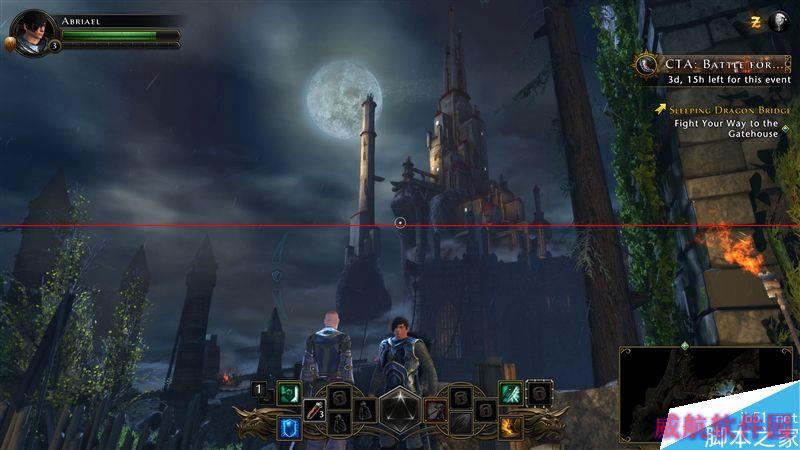The image size is (800, 450).
Task: Activate the central daily power diamond
Action: click(x=400, y=410)
